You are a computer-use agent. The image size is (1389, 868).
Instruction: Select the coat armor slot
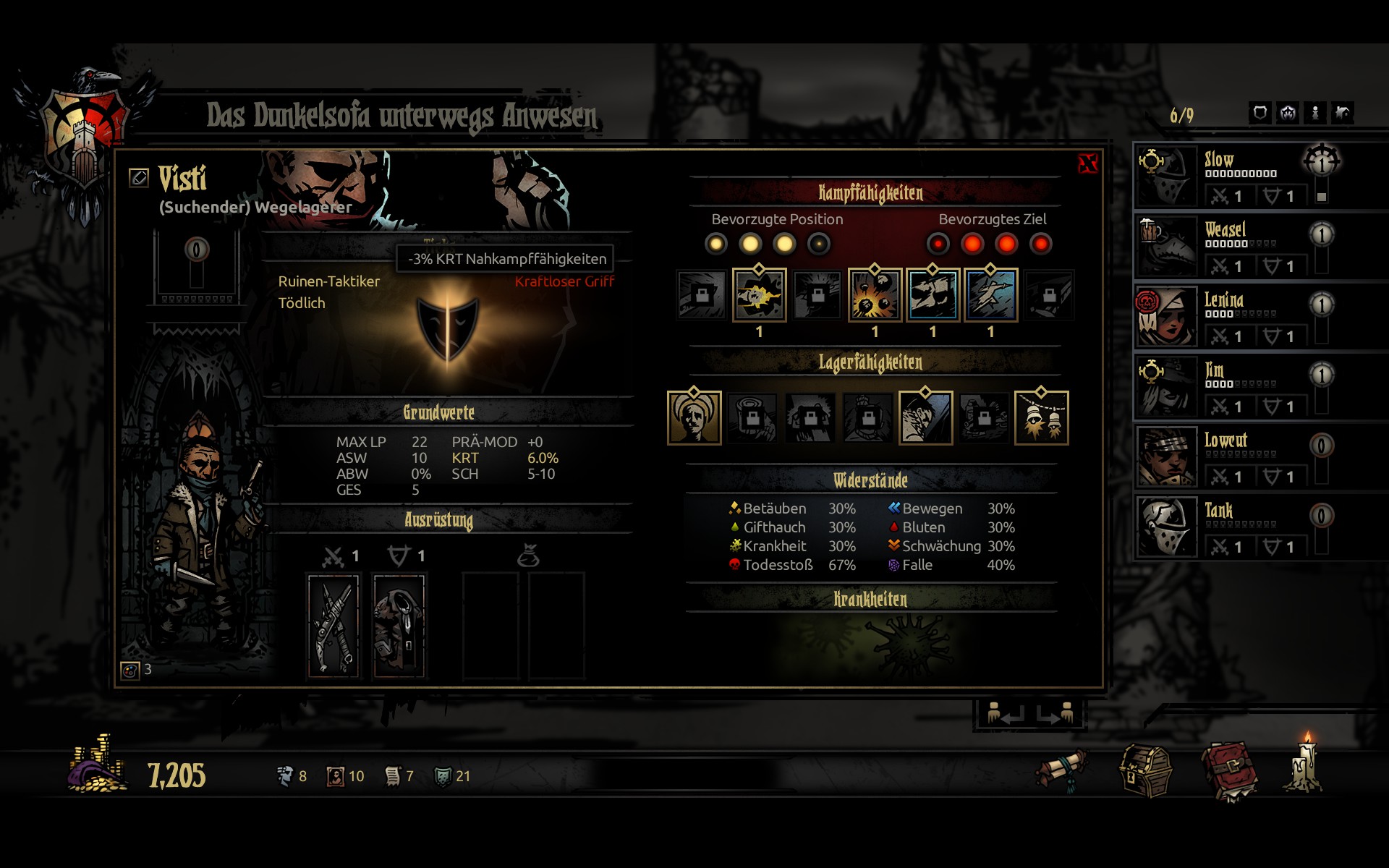(399, 625)
